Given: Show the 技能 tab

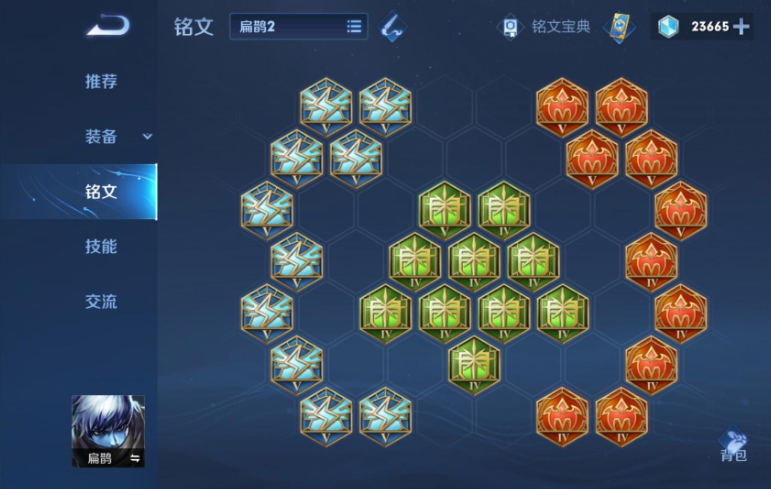Looking at the screenshot, I should click(x=101, y=247).
